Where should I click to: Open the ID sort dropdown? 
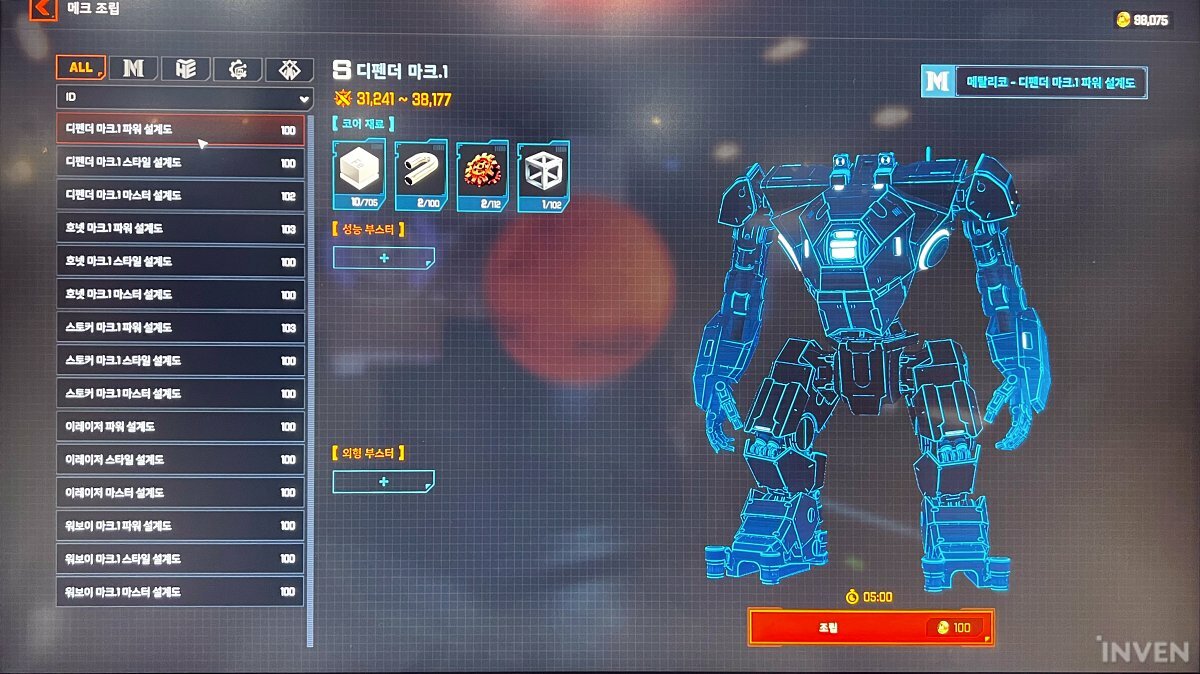(x=185, y=98)
